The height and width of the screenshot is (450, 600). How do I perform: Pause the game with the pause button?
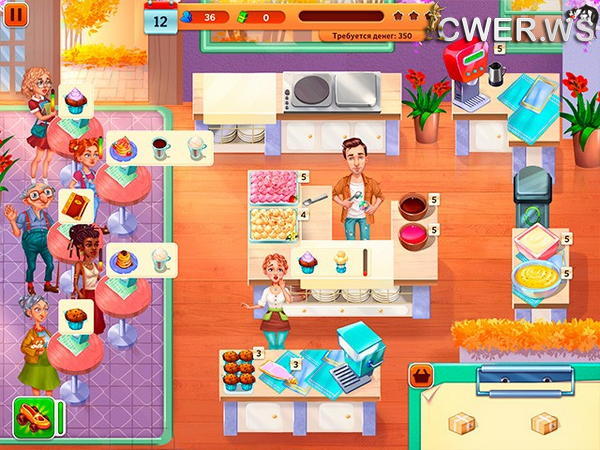point(16,14)
